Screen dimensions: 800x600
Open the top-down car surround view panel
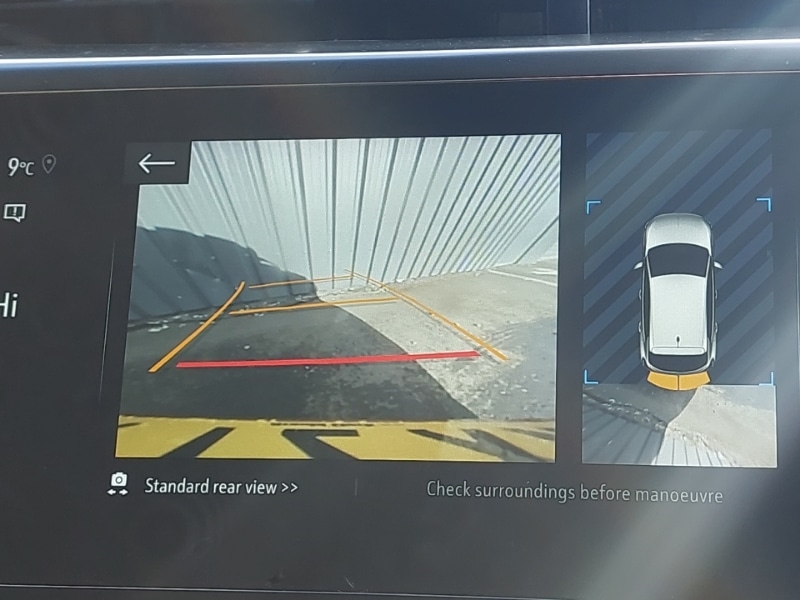tap(679, 299)
